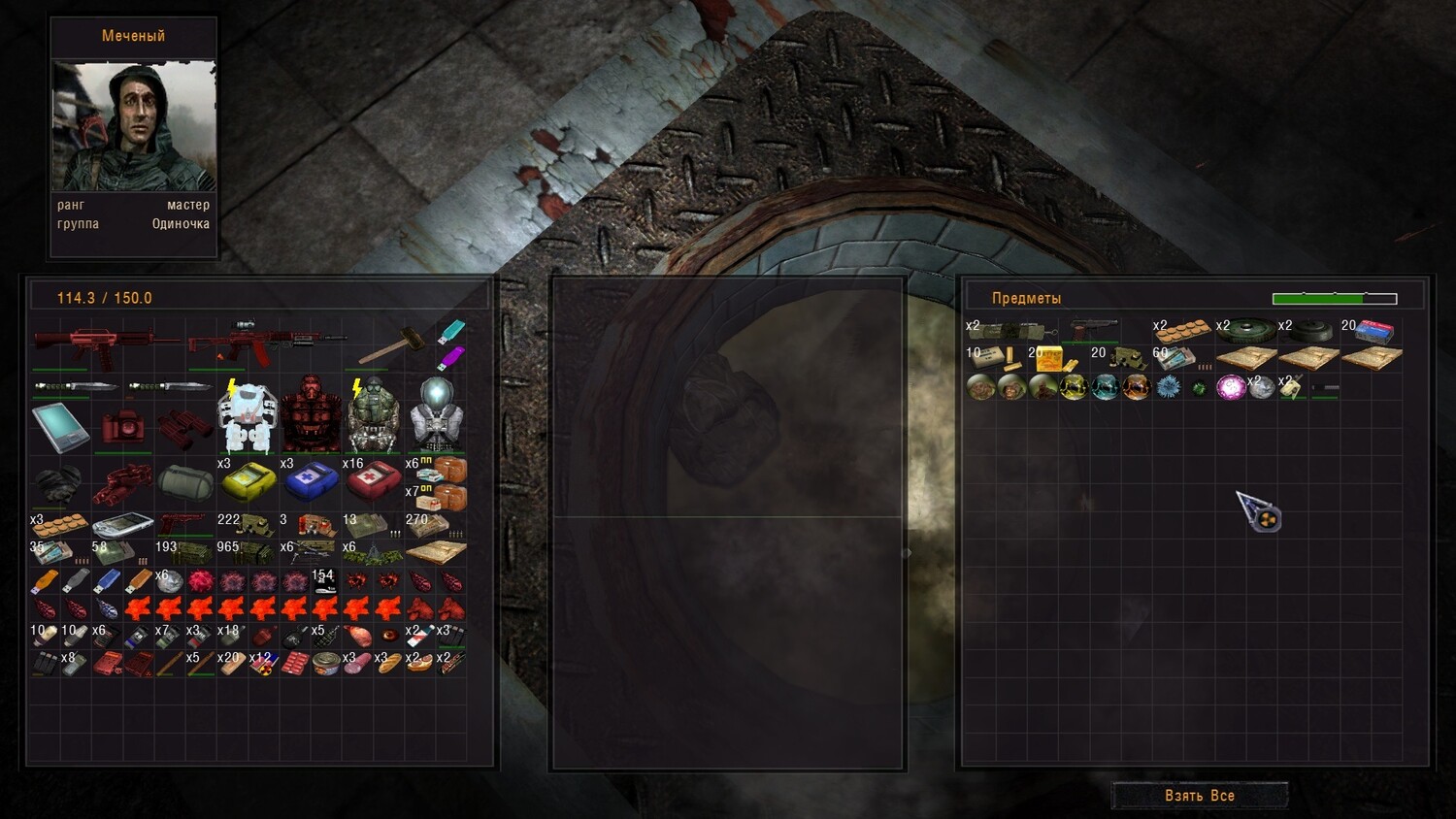Select the suit with glowing helmet
This screenshot has width=1456, height=819.
[436, 417]
